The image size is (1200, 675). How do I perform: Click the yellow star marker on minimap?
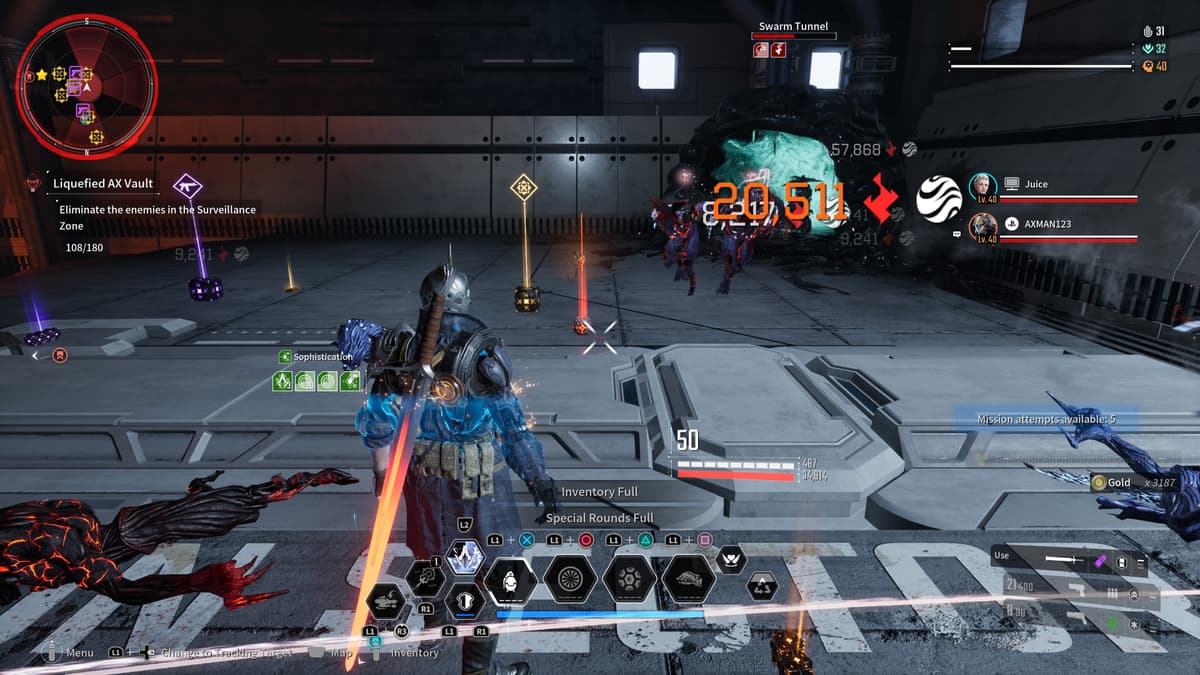click(41, 75)
